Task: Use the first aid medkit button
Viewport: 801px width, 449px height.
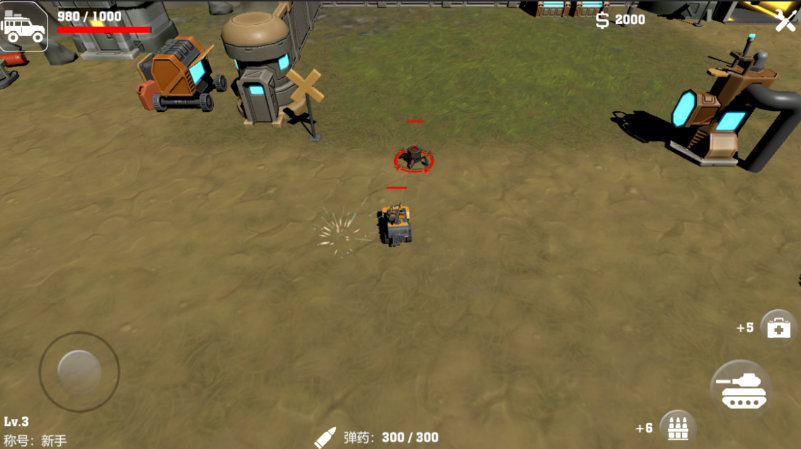Action: coord(778,326)
